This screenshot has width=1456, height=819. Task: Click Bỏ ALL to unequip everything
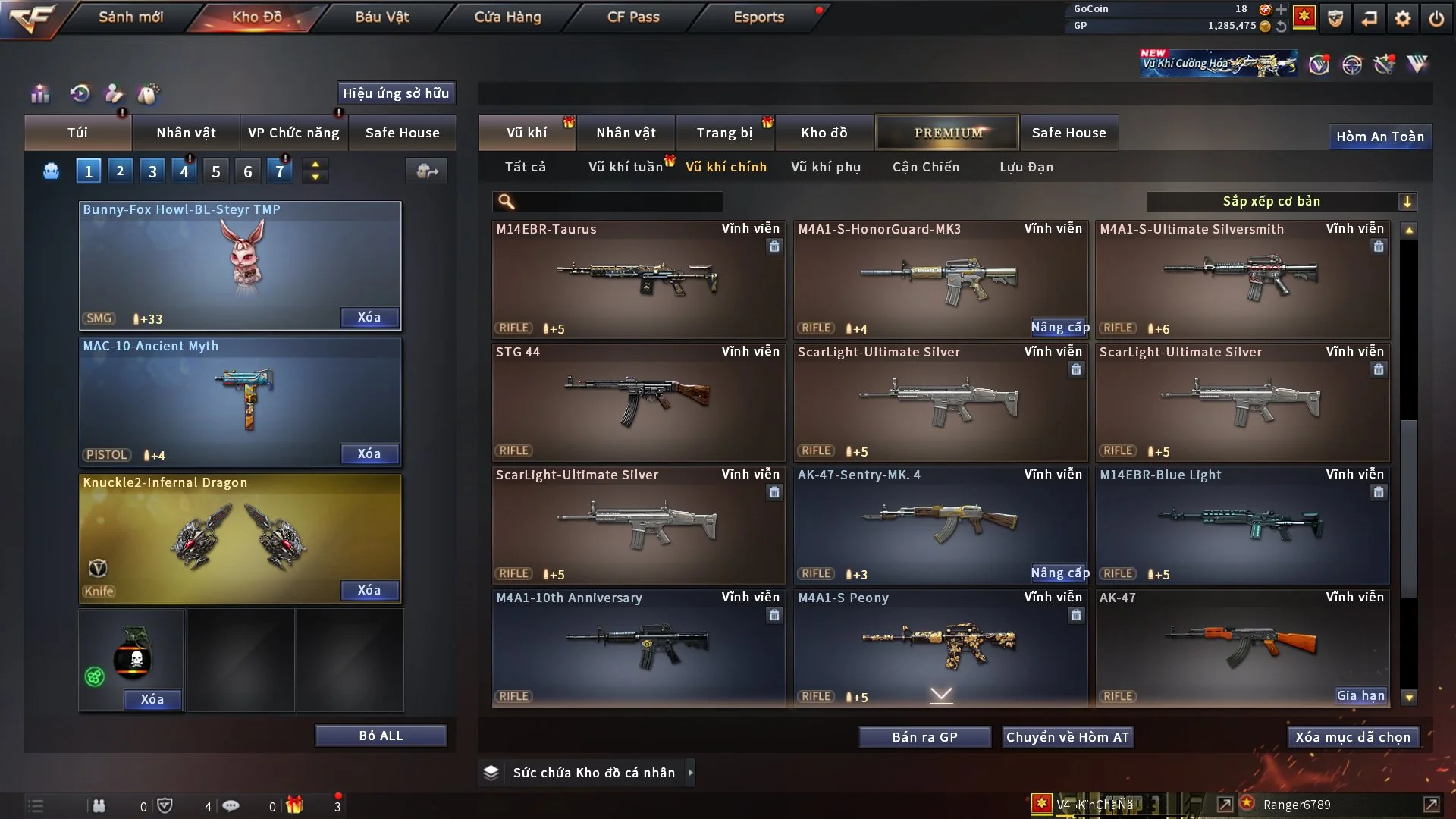381,736
